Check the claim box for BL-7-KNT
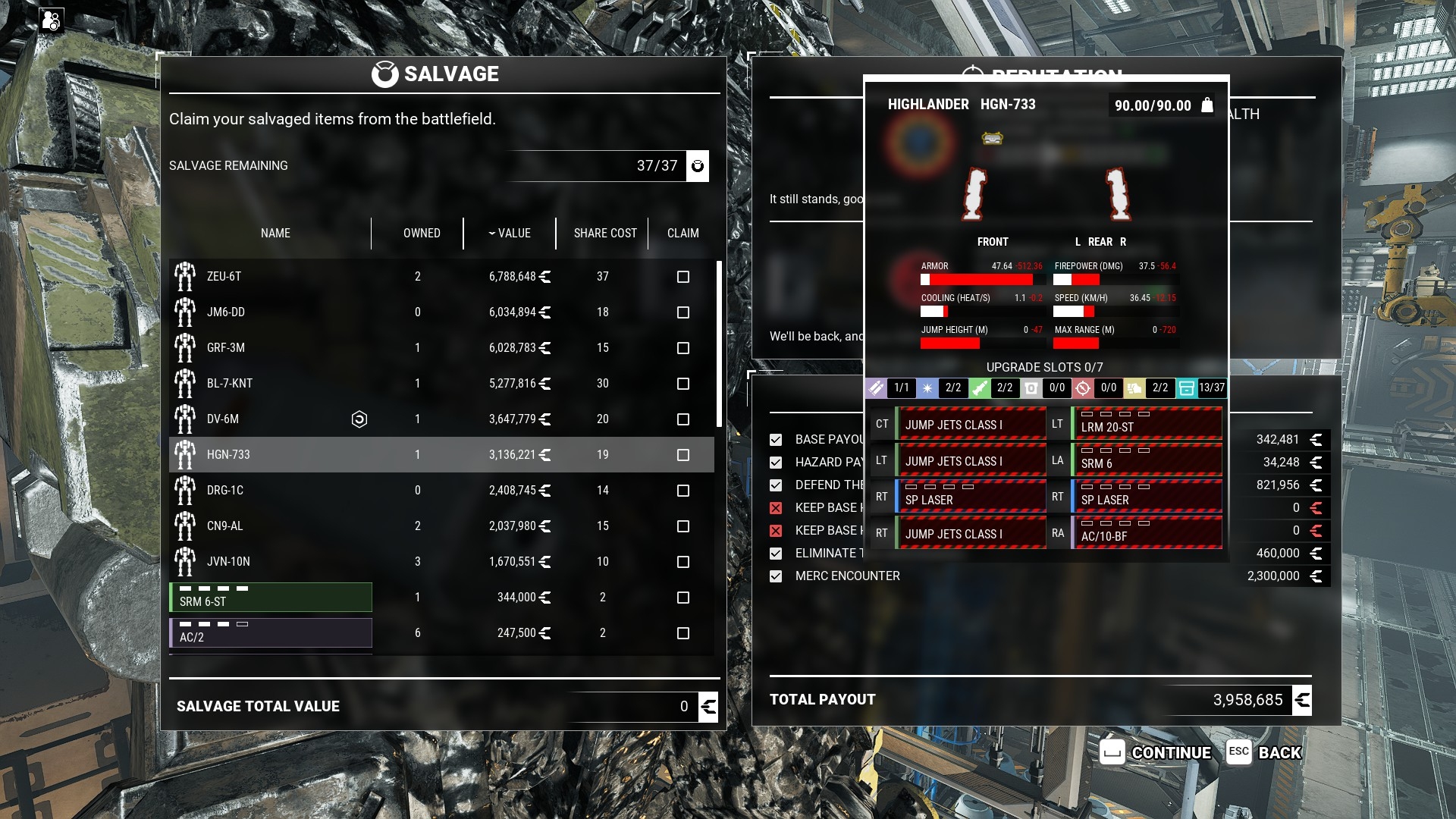 coord(682,384)
